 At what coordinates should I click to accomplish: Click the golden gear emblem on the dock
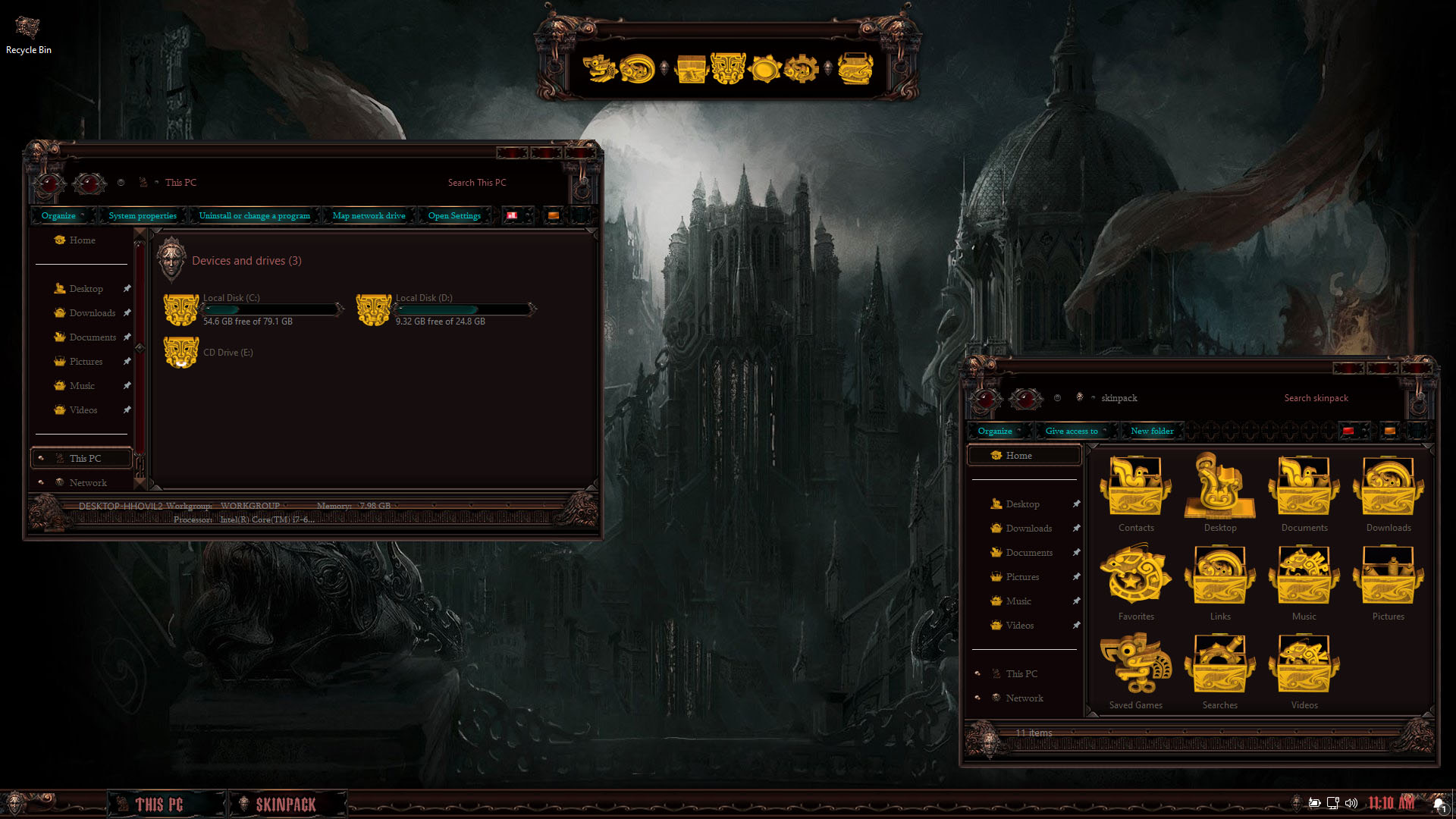point(800,68)
